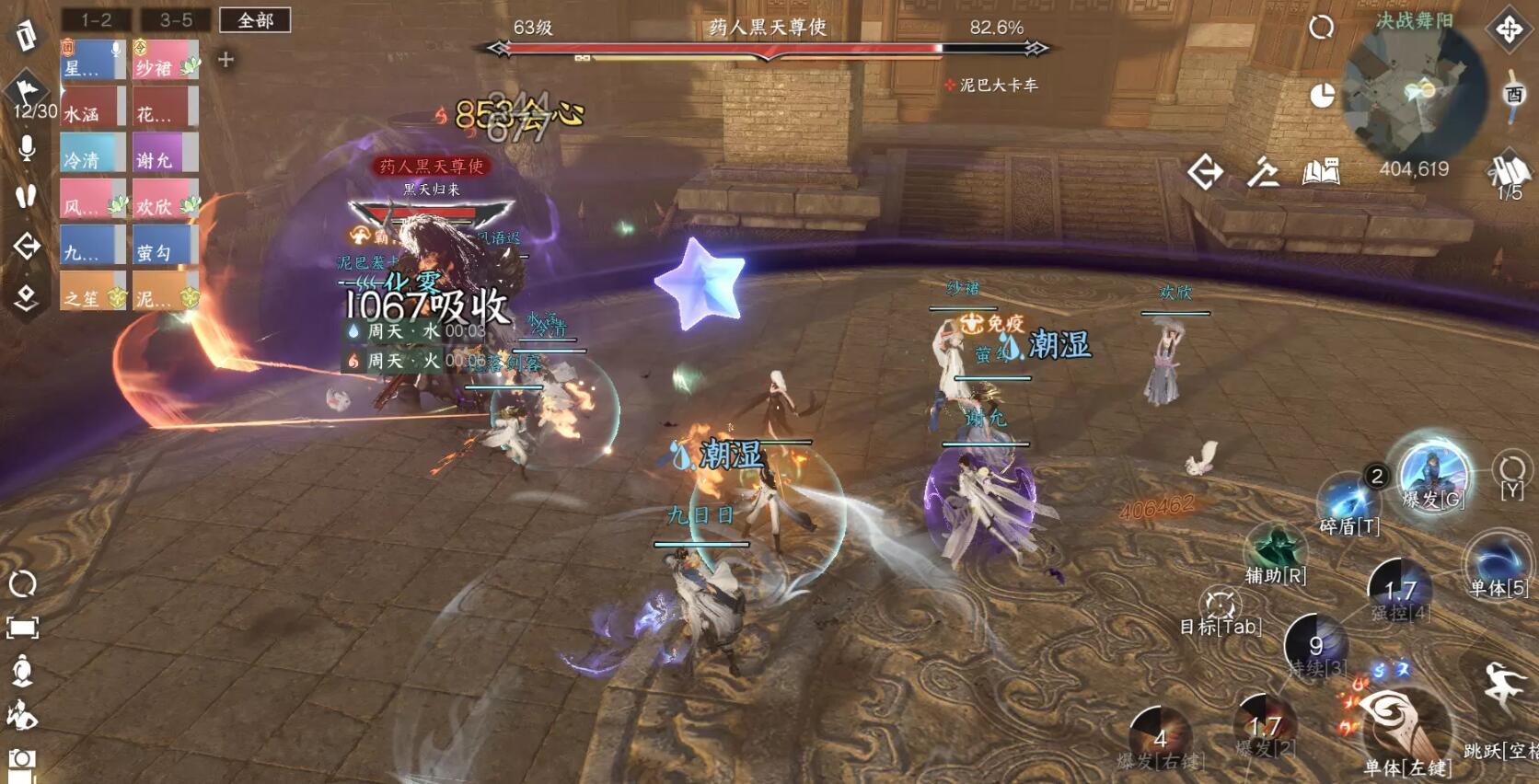The height and width of the screenshot is (784, 1539).
Task: Click the camera screenshot icon
Action: (x=22, y=760)
